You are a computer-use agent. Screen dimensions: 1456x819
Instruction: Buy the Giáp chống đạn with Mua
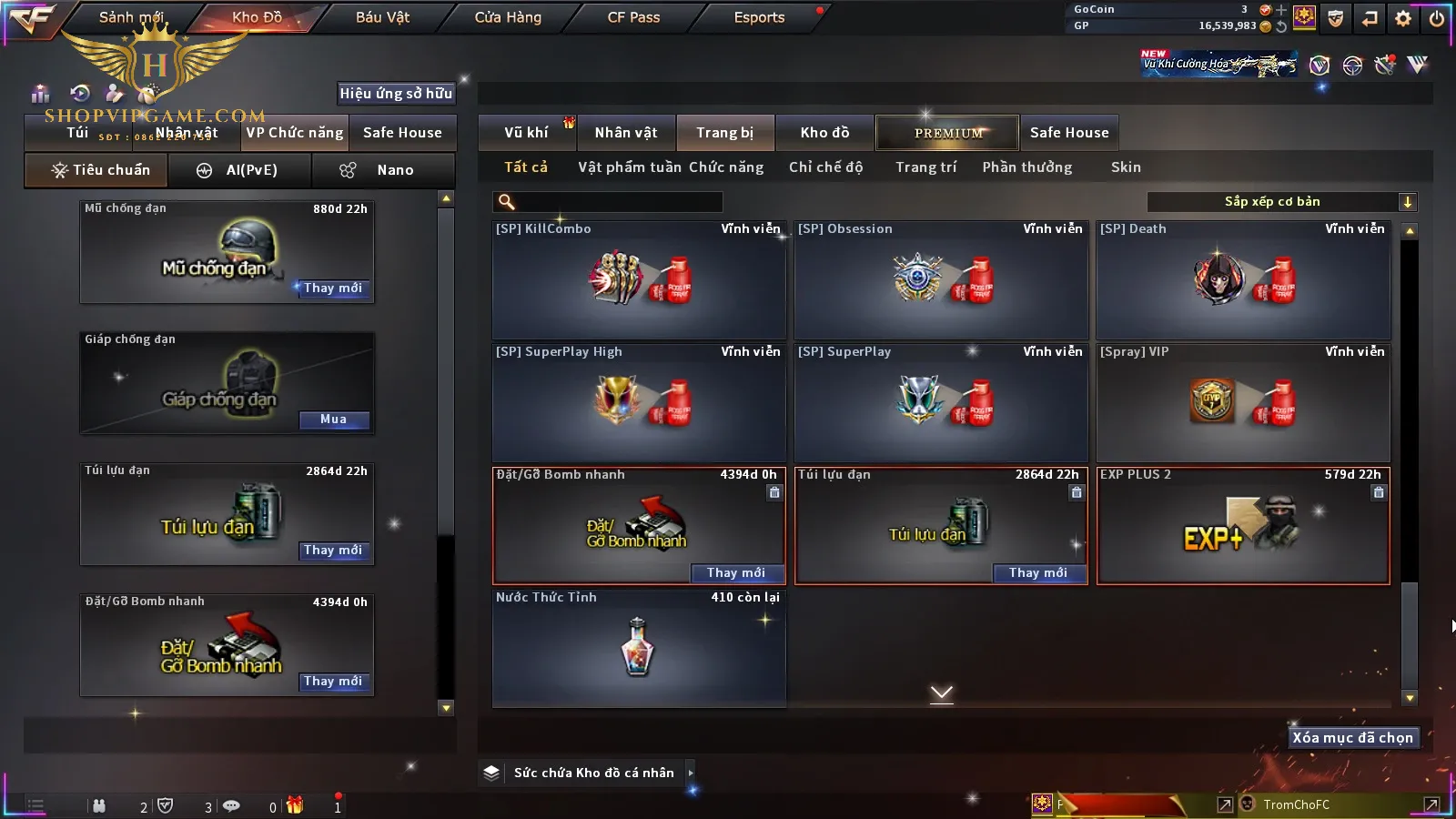click(333, 420)
